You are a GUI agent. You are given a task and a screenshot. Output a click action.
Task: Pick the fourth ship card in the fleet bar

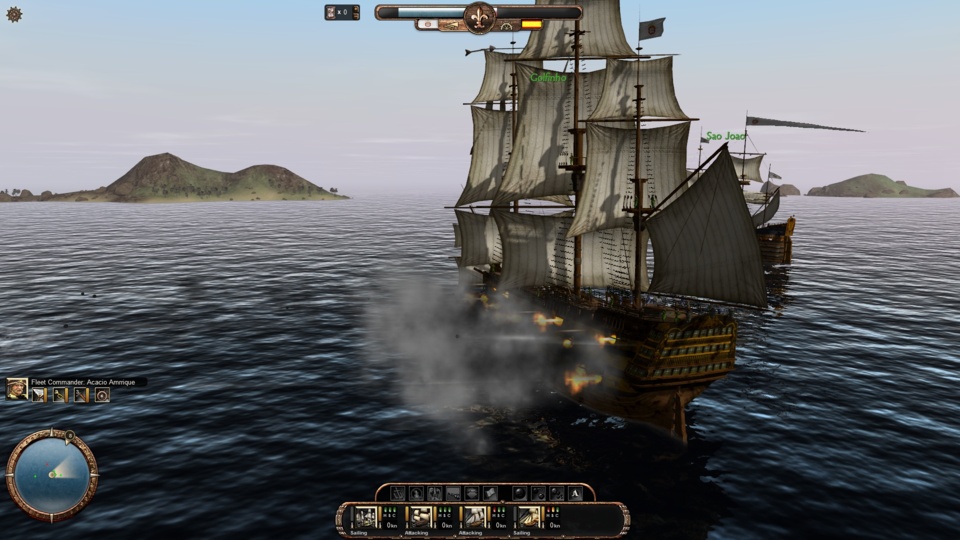coord(528,518)
